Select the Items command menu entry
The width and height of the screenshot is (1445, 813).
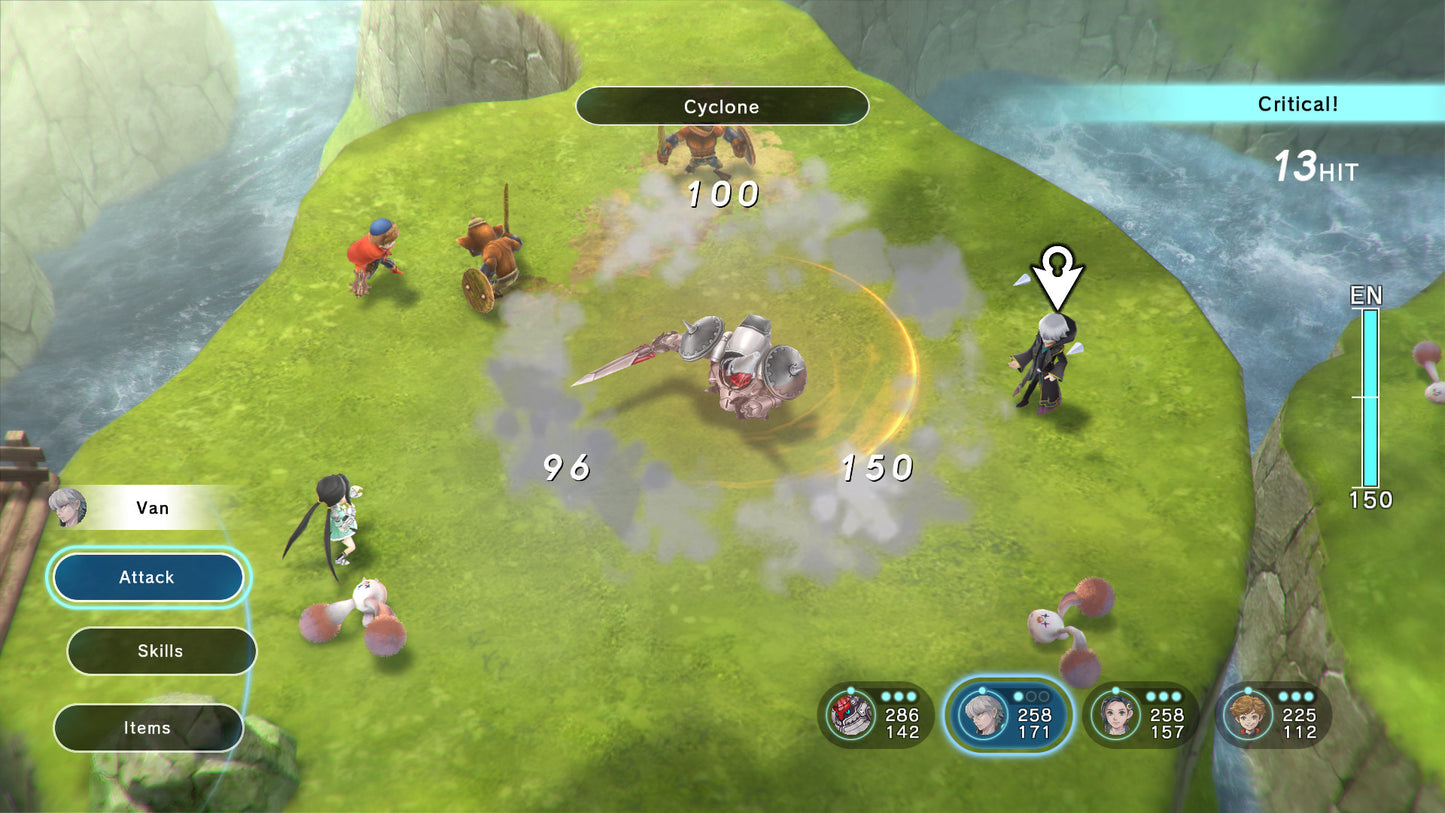tap(148, 728)
